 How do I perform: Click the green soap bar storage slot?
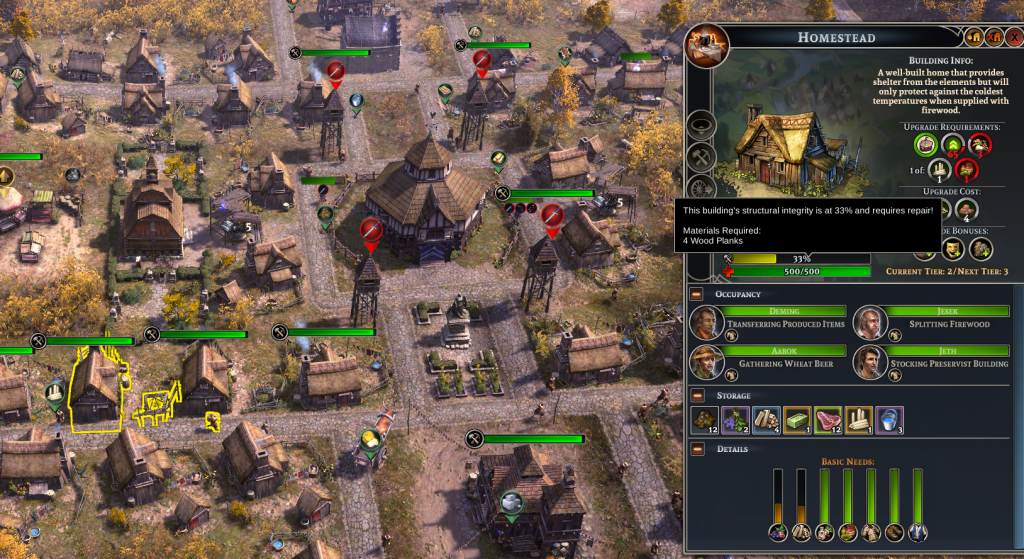coord(798,421)
